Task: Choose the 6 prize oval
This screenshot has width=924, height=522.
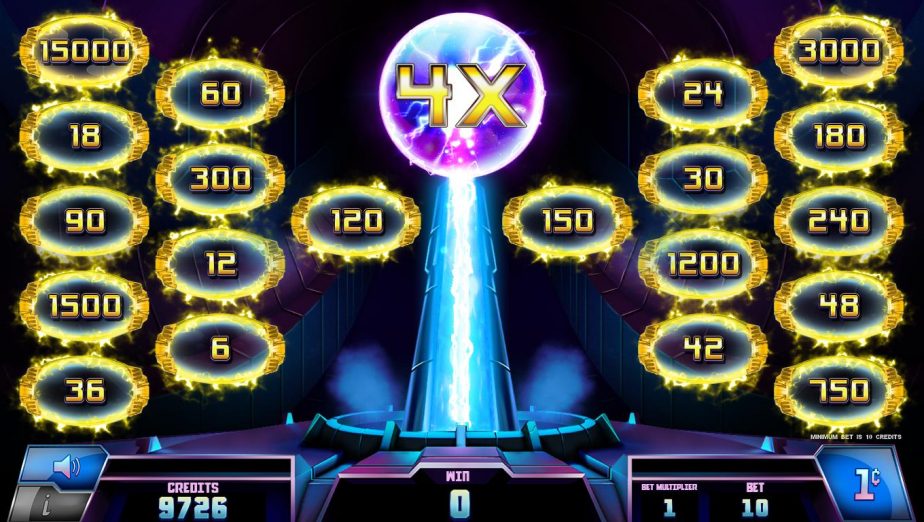Action: [x=220, y=349]
